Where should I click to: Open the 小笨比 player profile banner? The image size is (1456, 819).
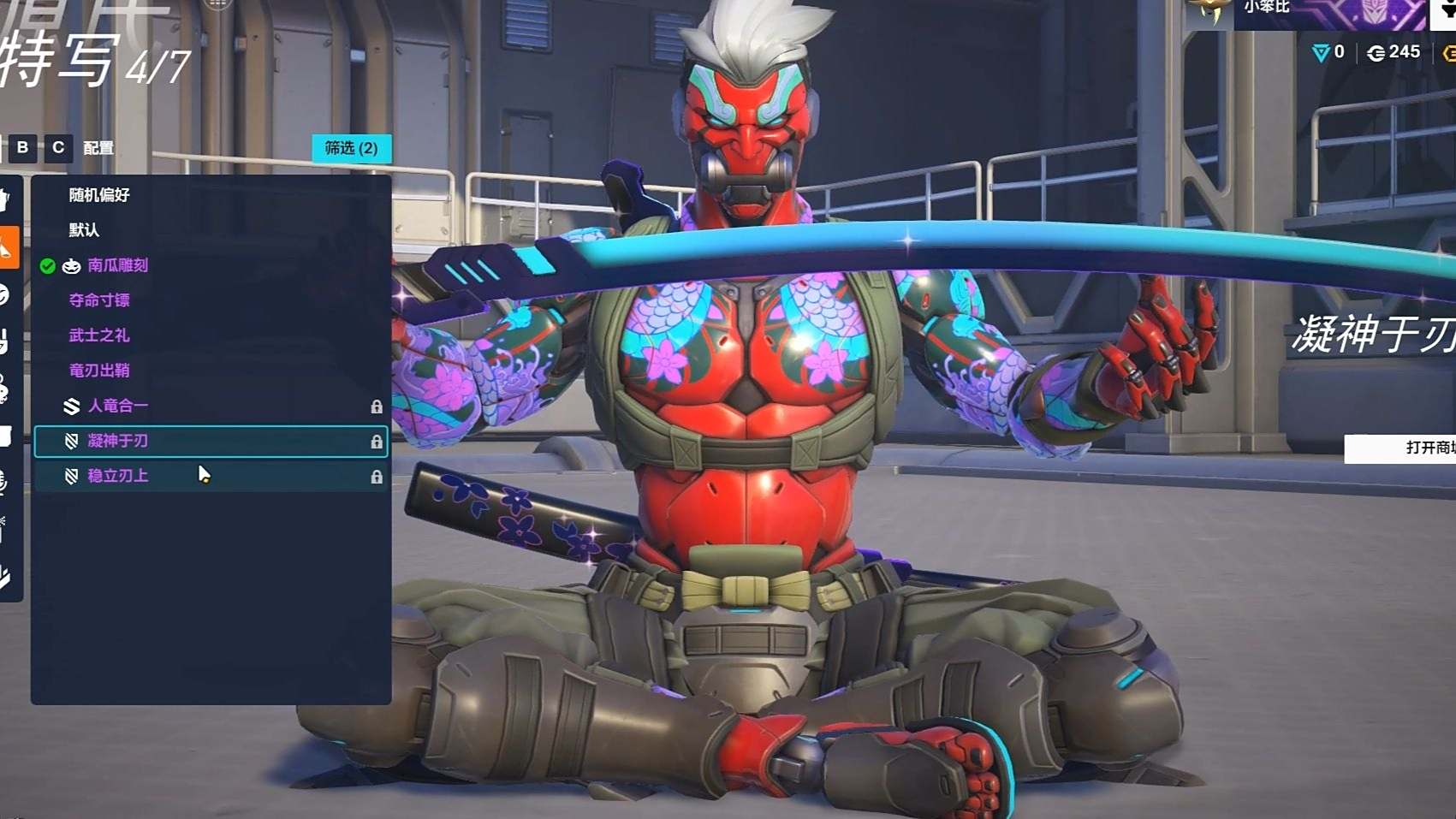(1301, 10)
